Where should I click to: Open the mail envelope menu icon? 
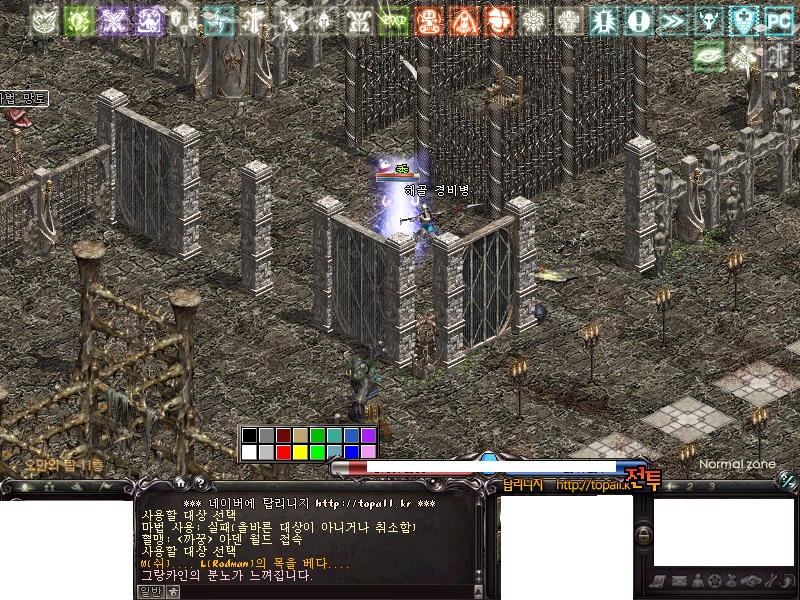679,581
